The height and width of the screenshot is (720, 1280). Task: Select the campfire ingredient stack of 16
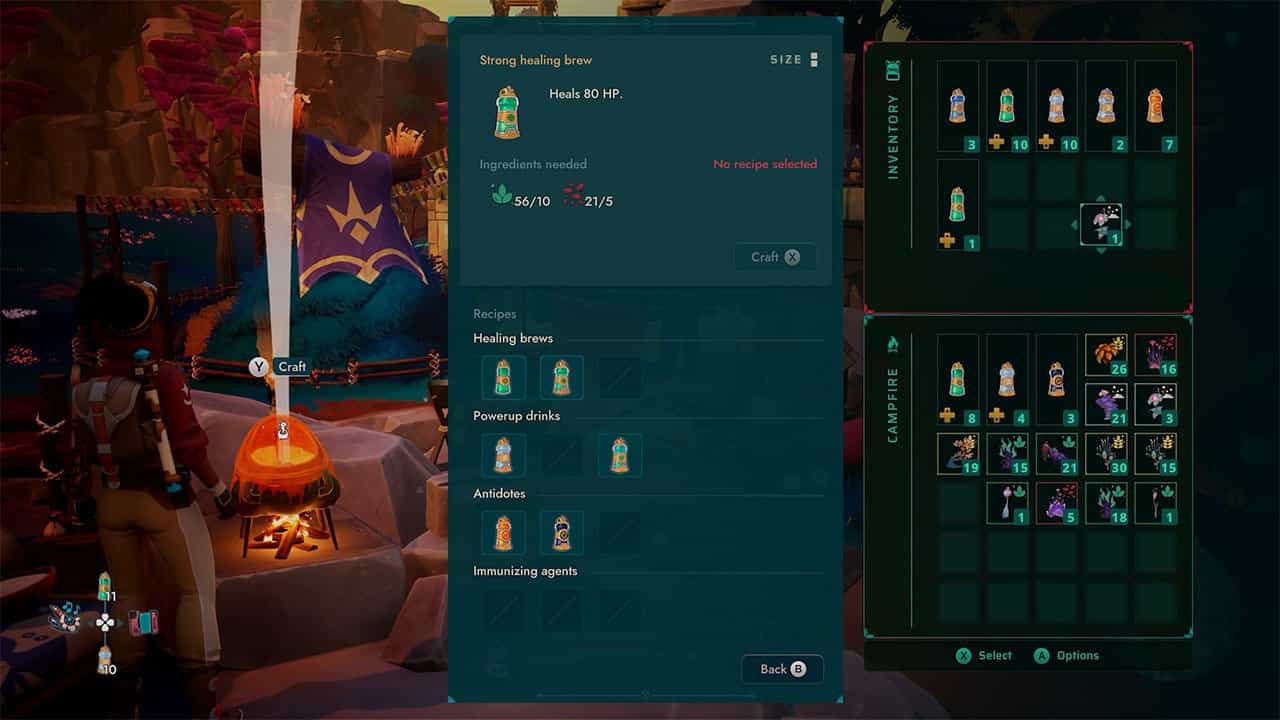[1155, 355]
